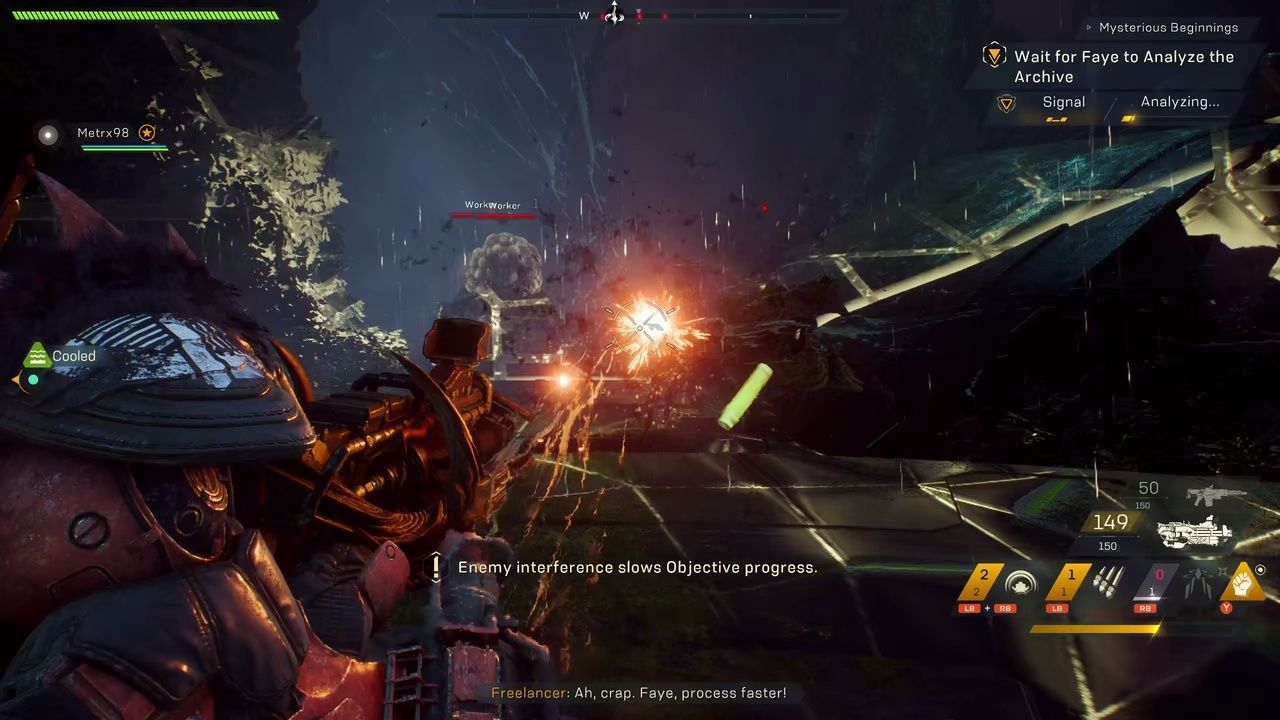Select the equipped heavy machine gun icon
The width and height of the screenshot is (1280, 720).
click(x=1197, y=532)
